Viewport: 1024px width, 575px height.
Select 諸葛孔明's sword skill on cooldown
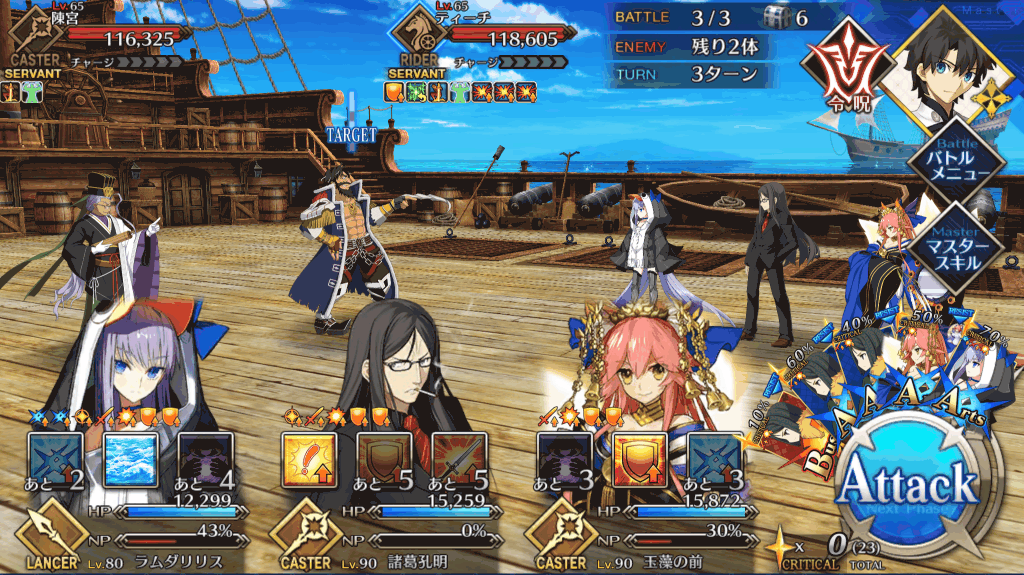(x=460, y=459)
